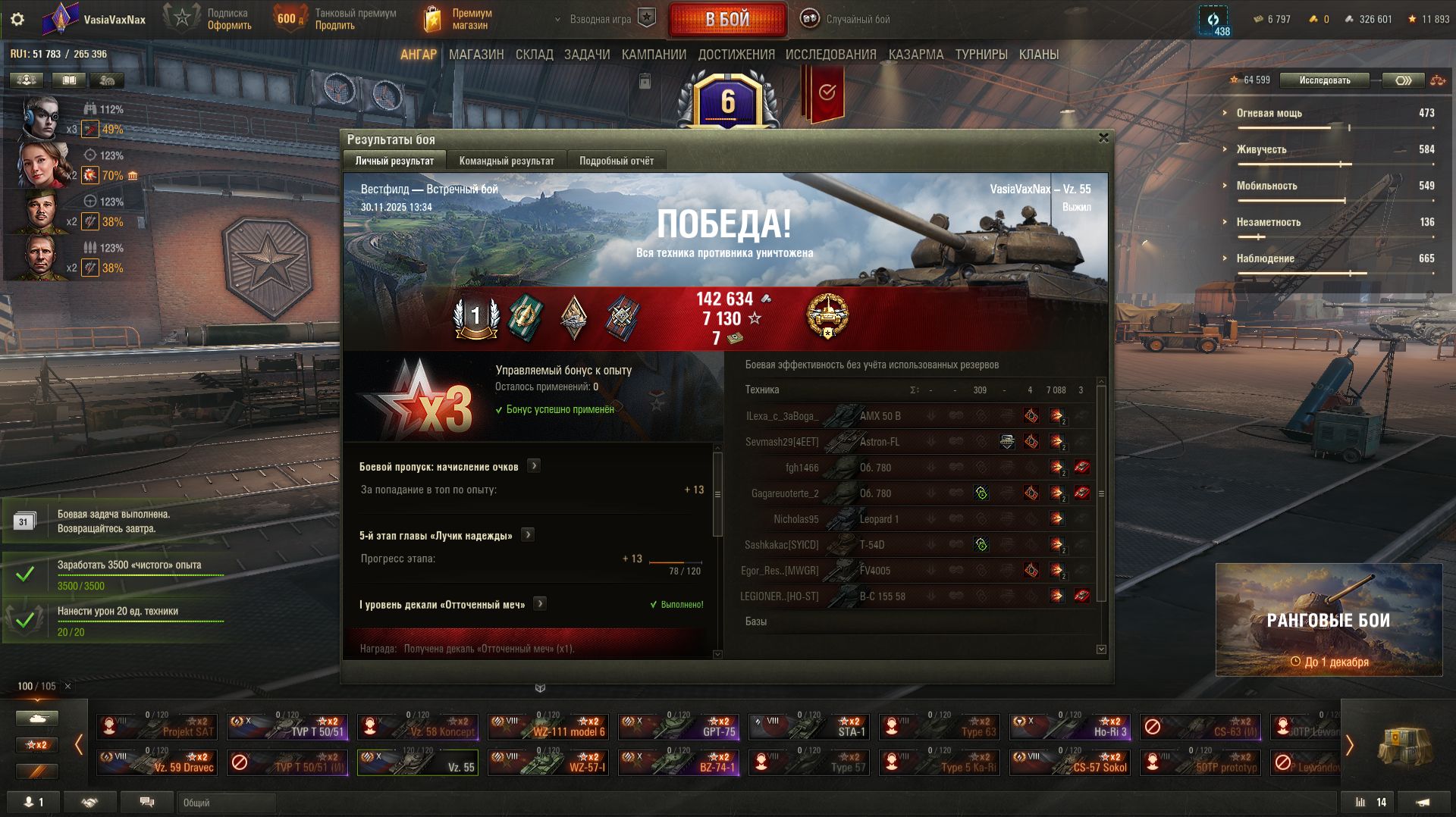1456x817 pixels.
Task: Switch to Командный результат tab
Action: tap(507, 161)
